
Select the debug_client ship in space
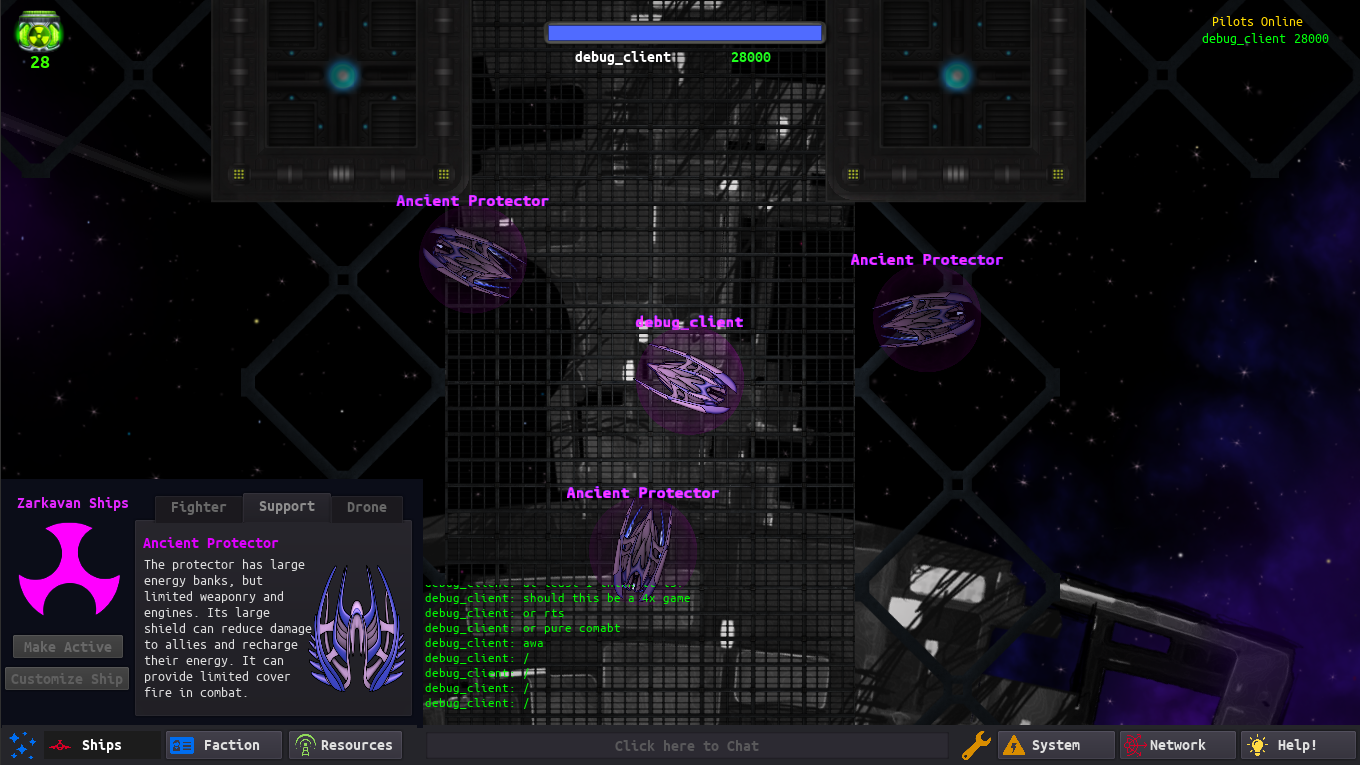688,380
